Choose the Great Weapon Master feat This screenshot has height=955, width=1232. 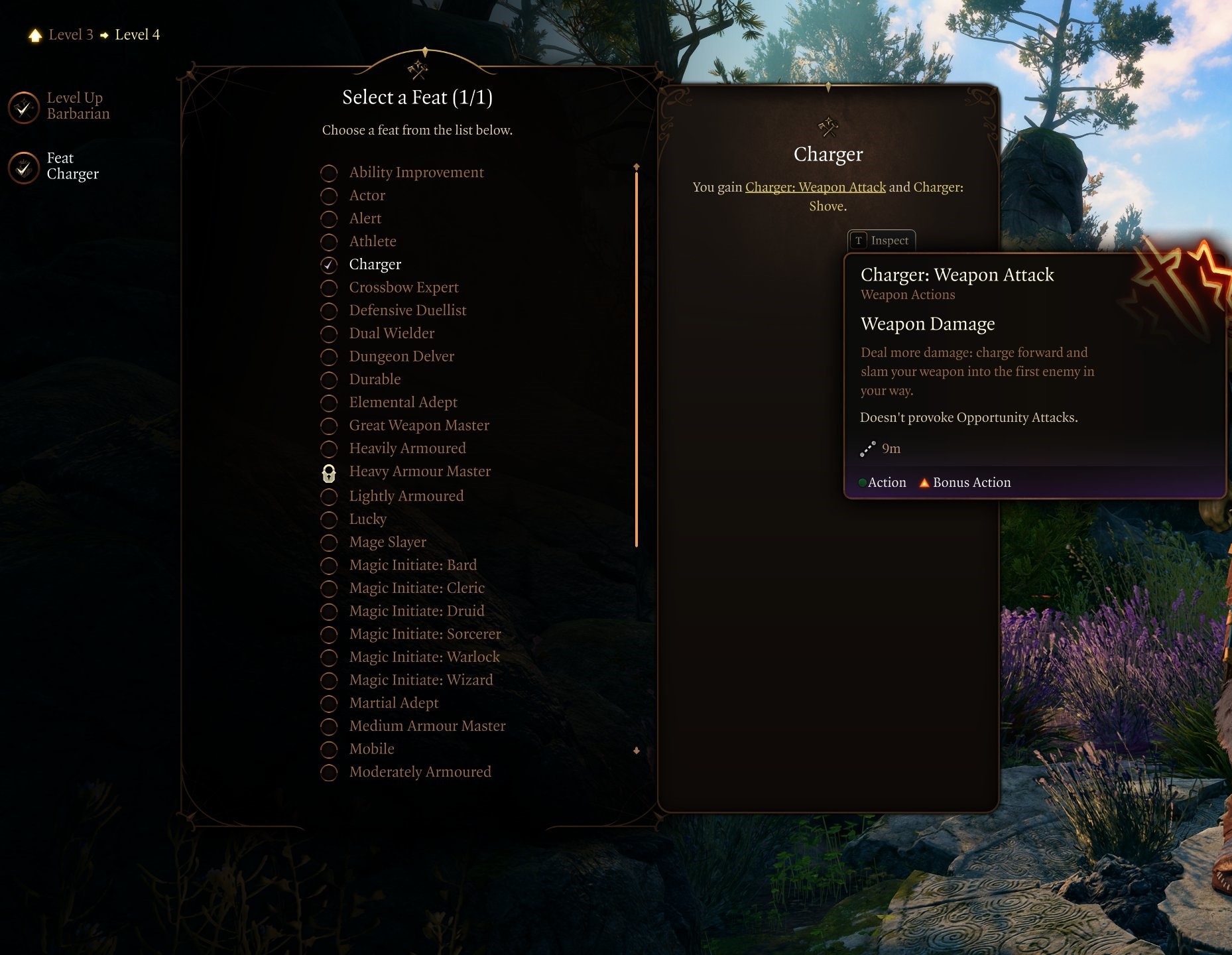pyautogui.click(x=418, y=426)
